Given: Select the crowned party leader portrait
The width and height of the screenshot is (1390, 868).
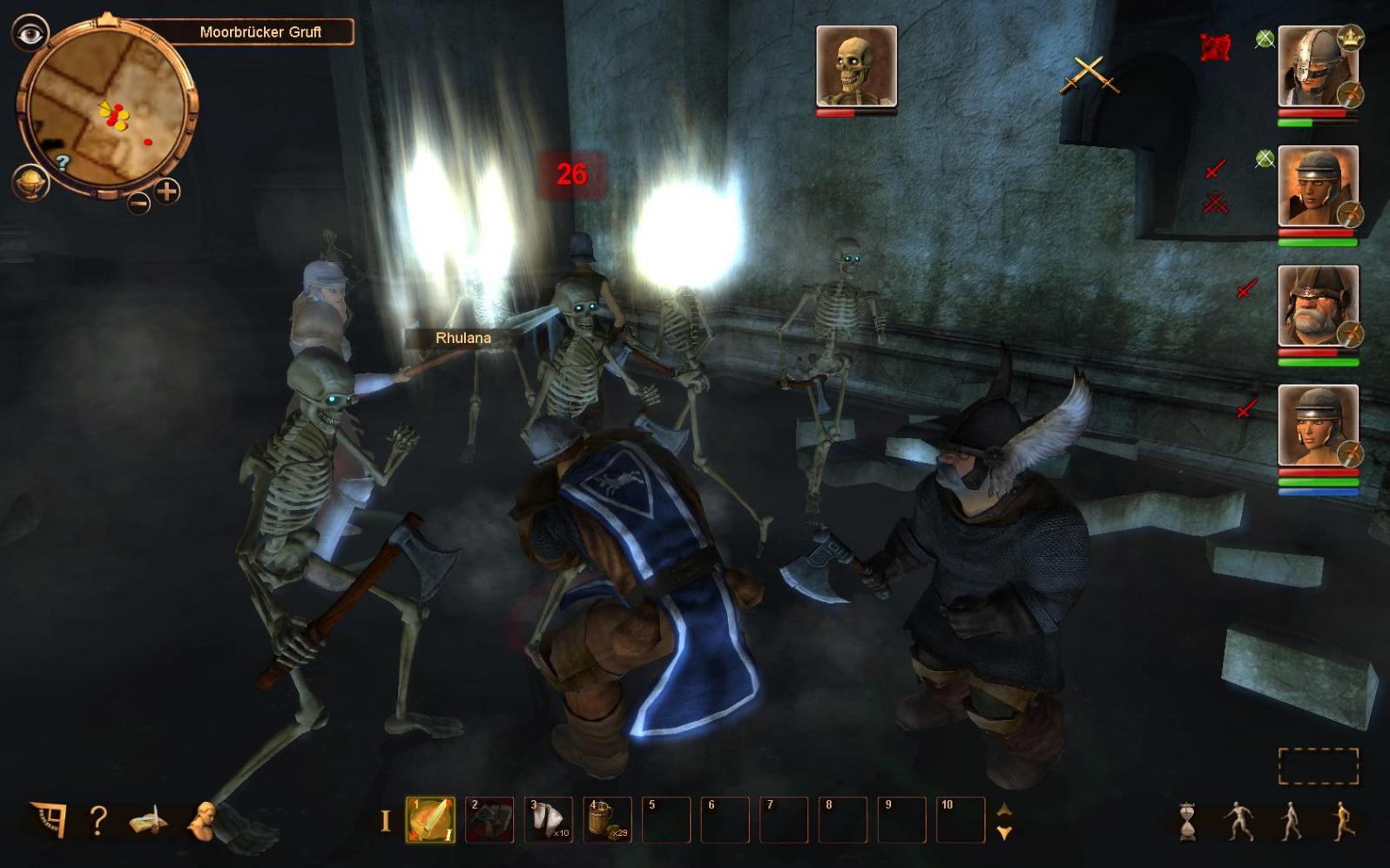Looking at the screenshot, I should (1318, 67).
